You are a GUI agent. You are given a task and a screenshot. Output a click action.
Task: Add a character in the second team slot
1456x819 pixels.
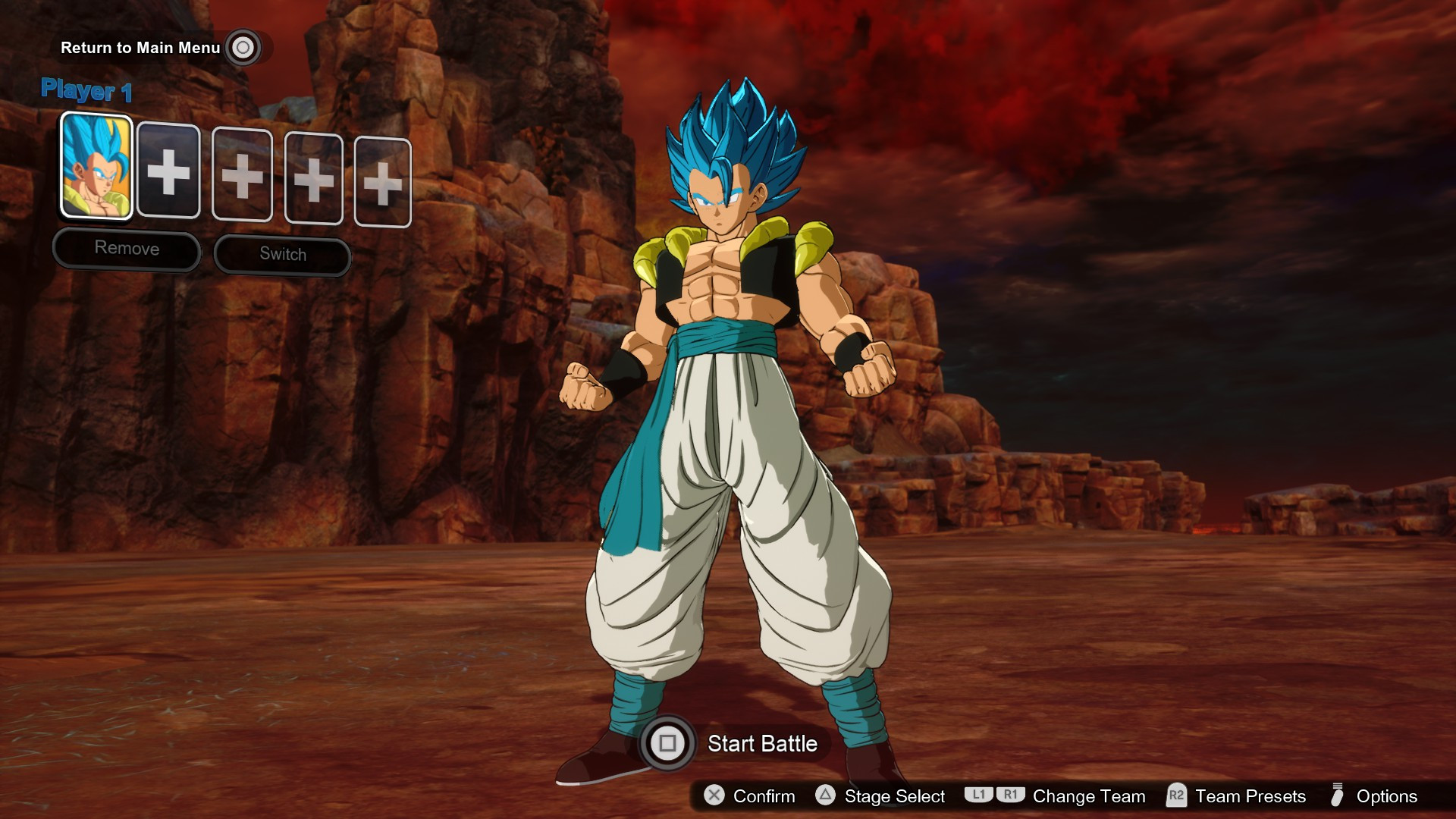[169, 174]
